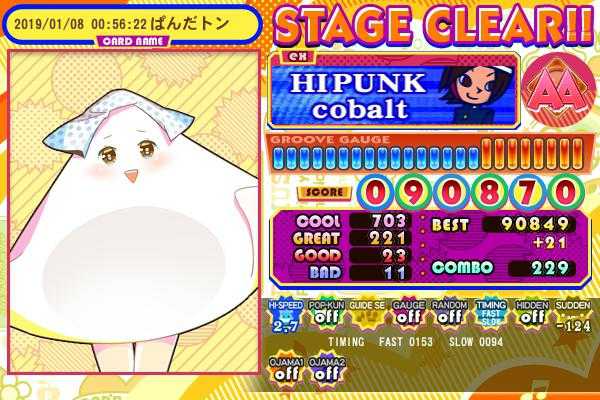Select the HI-SPEED 2.7 option icon
The image size is (600, 400).
[x=285, y=314]
